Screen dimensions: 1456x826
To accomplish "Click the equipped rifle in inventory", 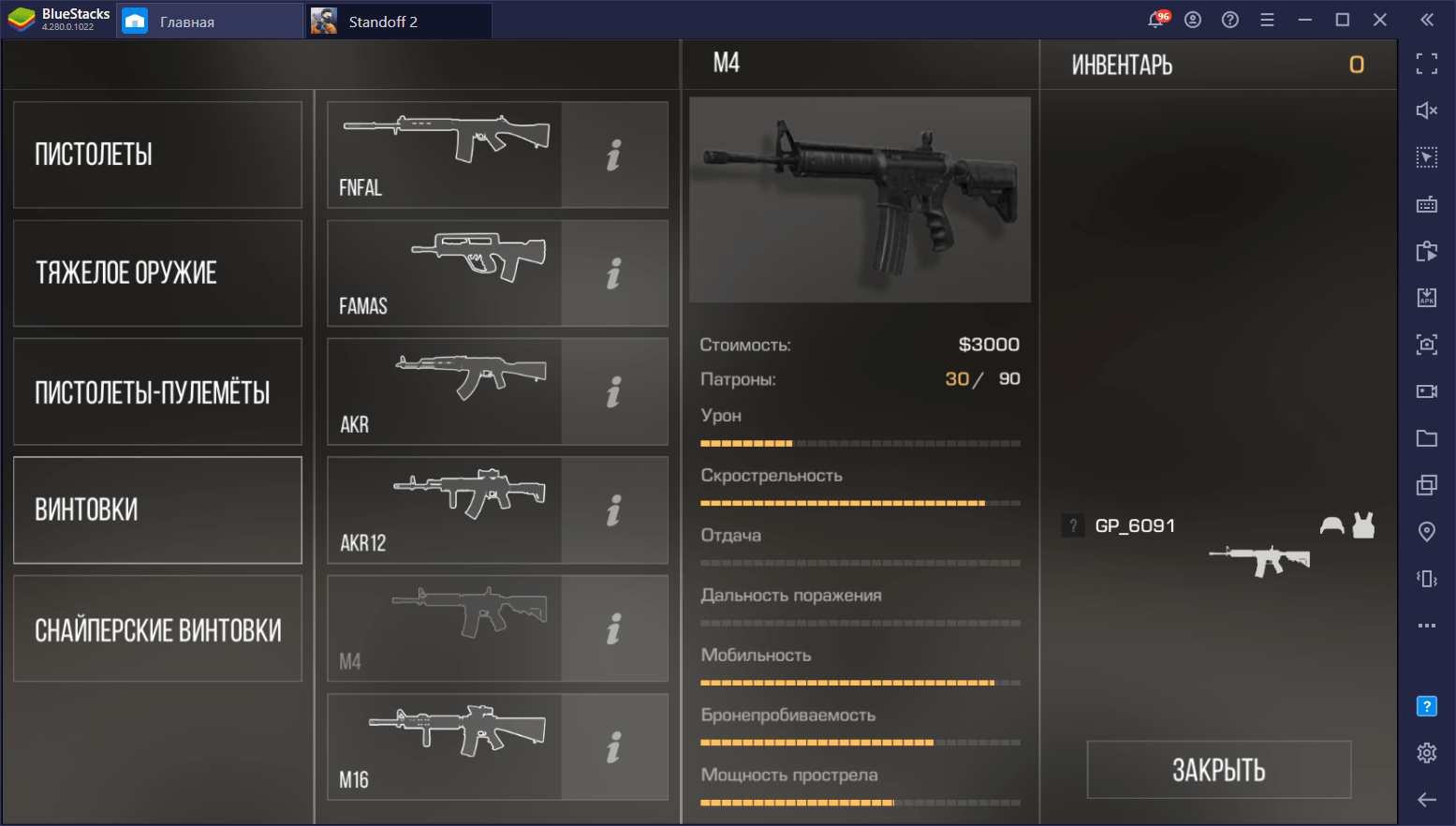I will tap(1259, 560).
